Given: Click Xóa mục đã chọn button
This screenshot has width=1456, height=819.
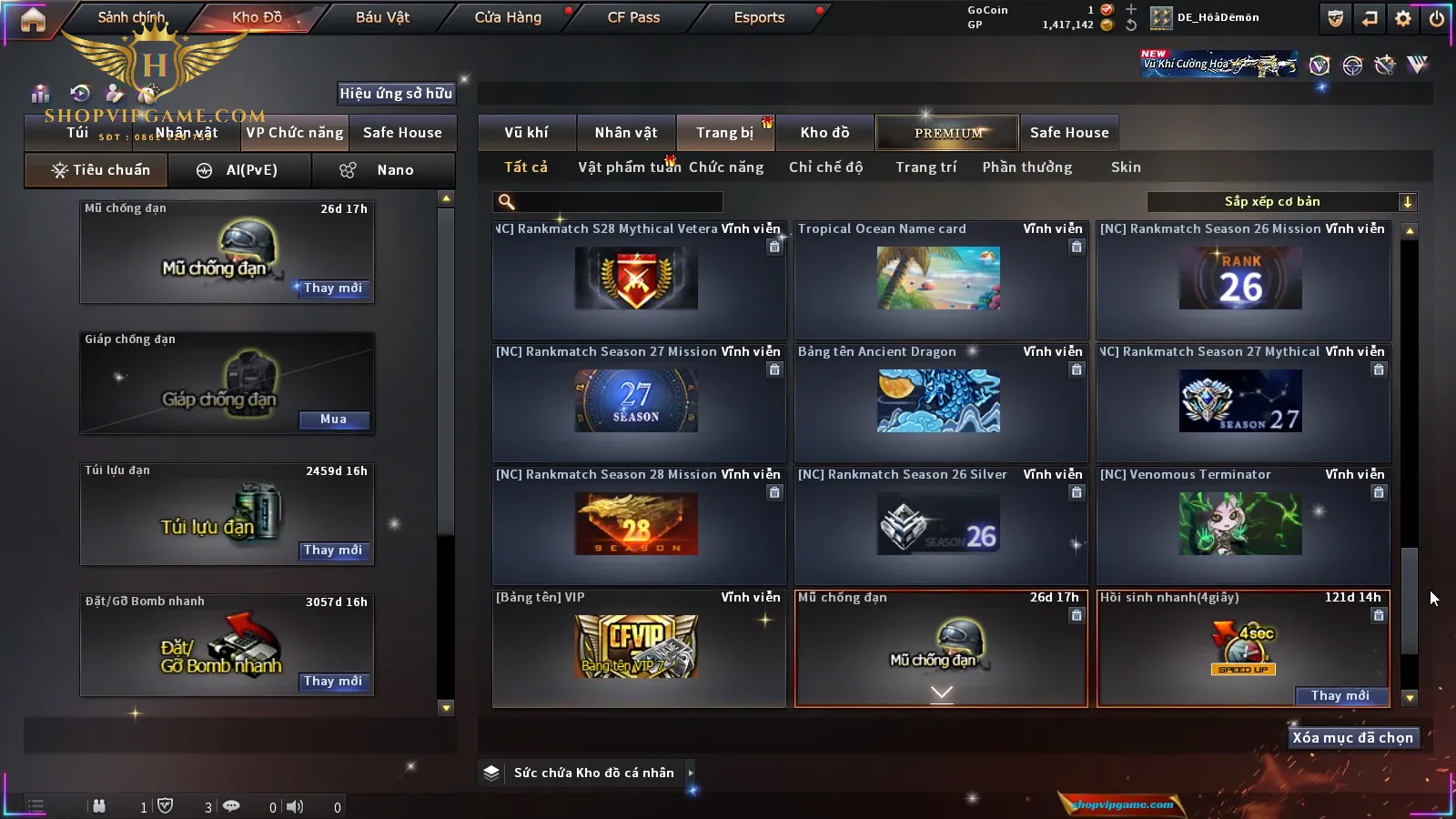Looking at the screenshot, I should (1352, 738).
